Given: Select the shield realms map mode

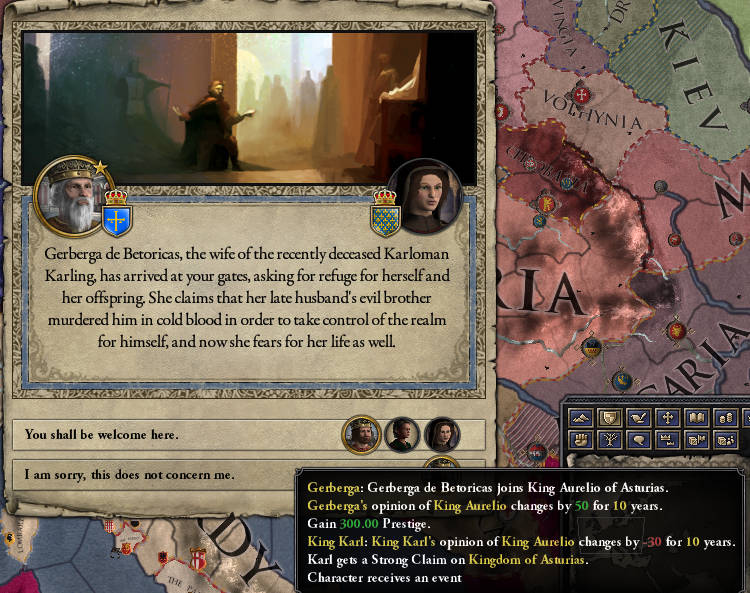Looking at the screenshot, I should (x=610, y=417).
